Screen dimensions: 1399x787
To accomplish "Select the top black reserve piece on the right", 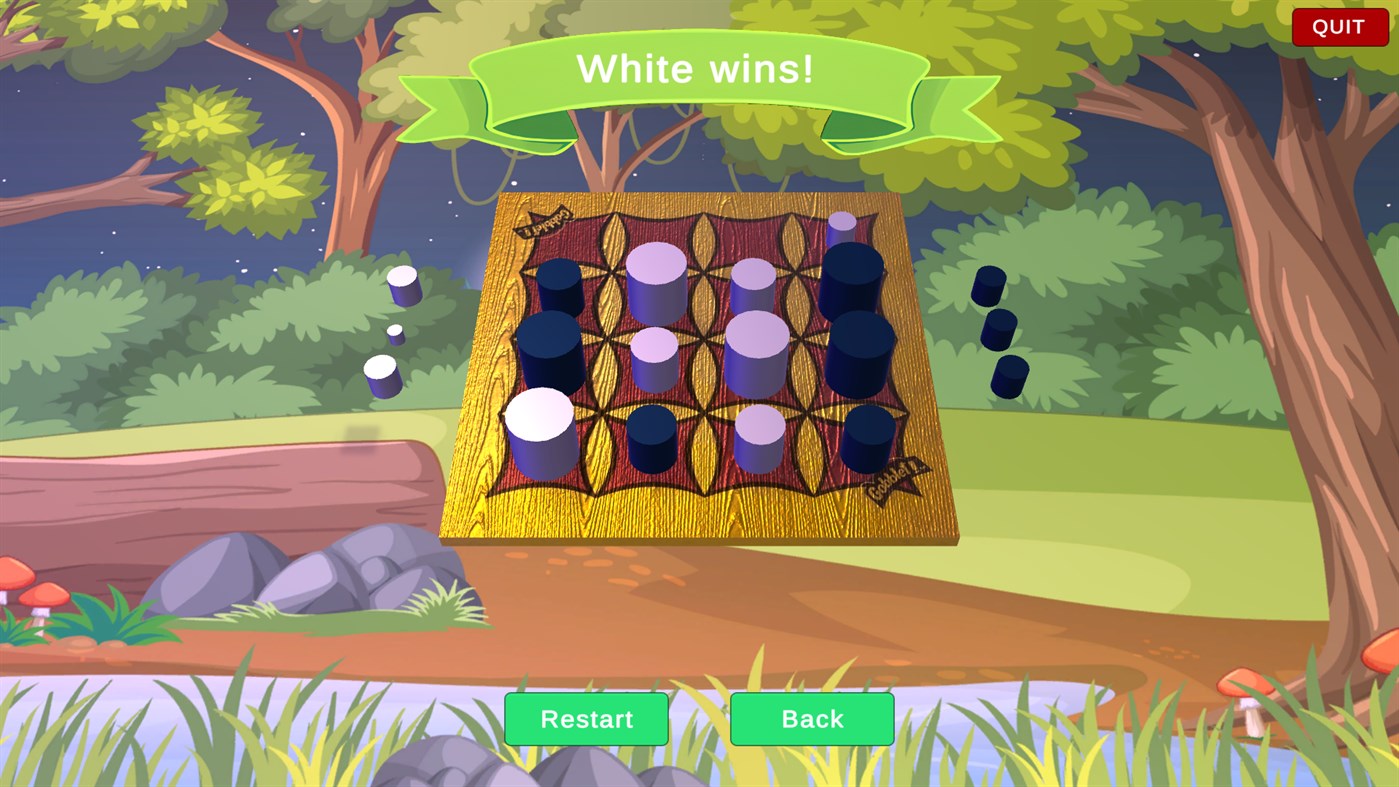I will (x=989, y=285).
